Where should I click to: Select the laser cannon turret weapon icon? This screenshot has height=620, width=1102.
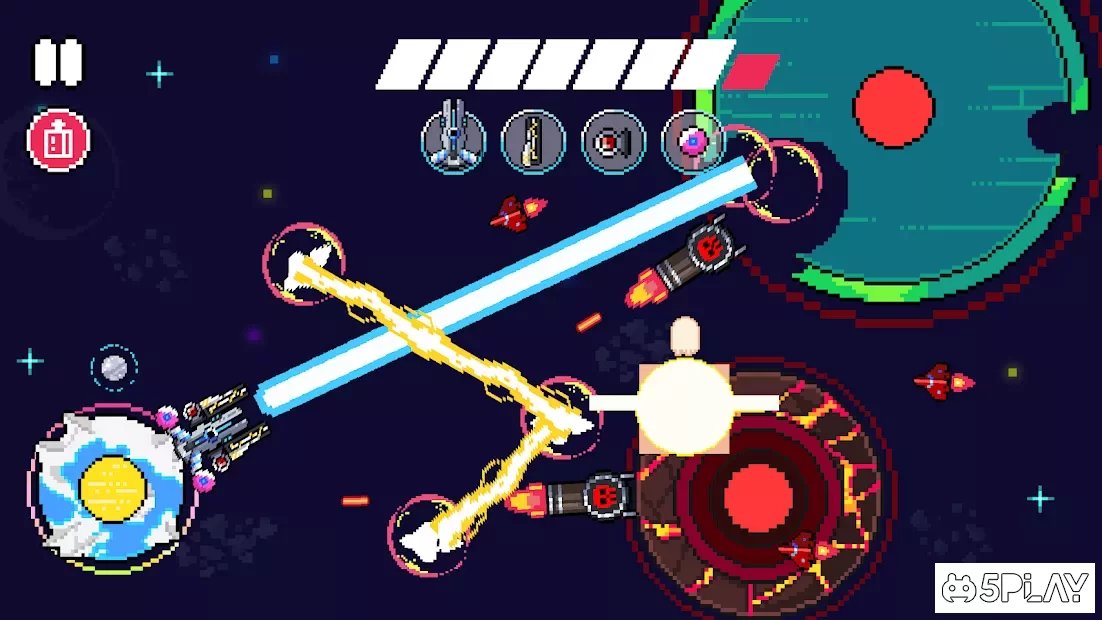(453, 141)
